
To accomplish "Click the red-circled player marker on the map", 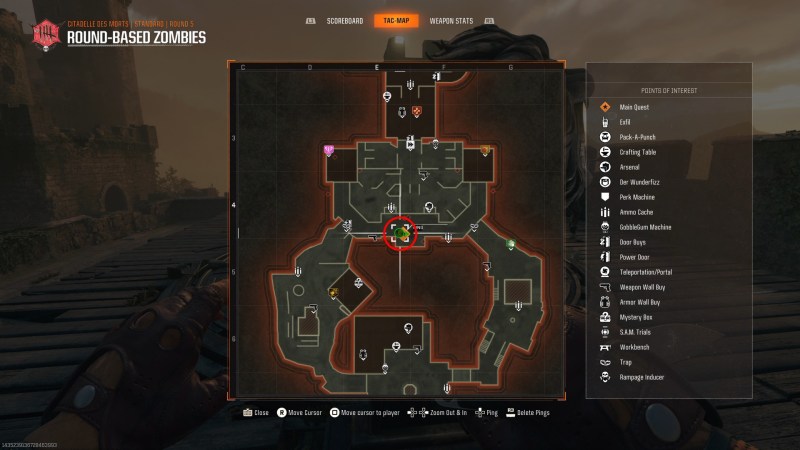I will pos(401,233).
